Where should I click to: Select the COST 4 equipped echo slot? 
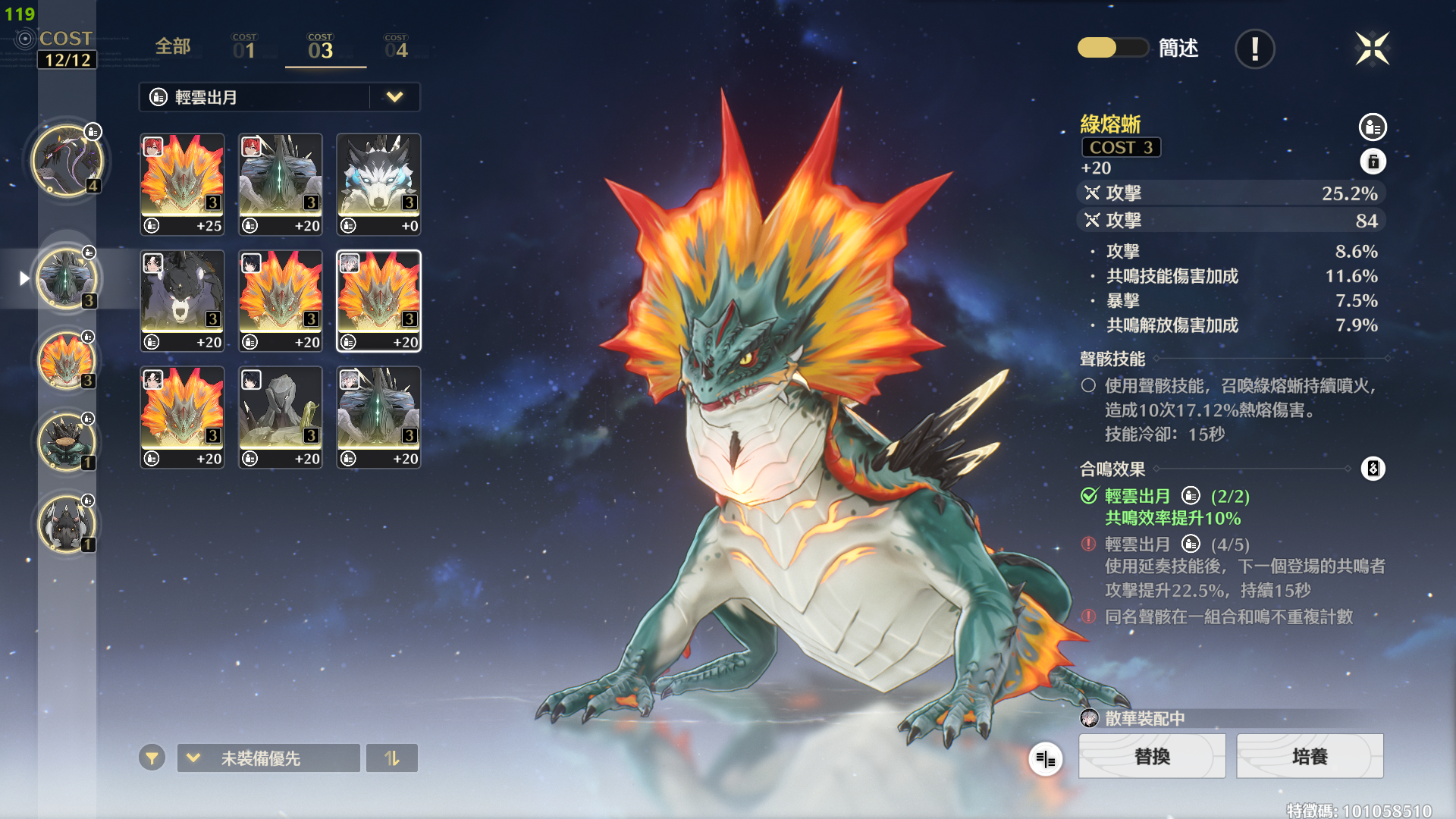tap(67, 161)
